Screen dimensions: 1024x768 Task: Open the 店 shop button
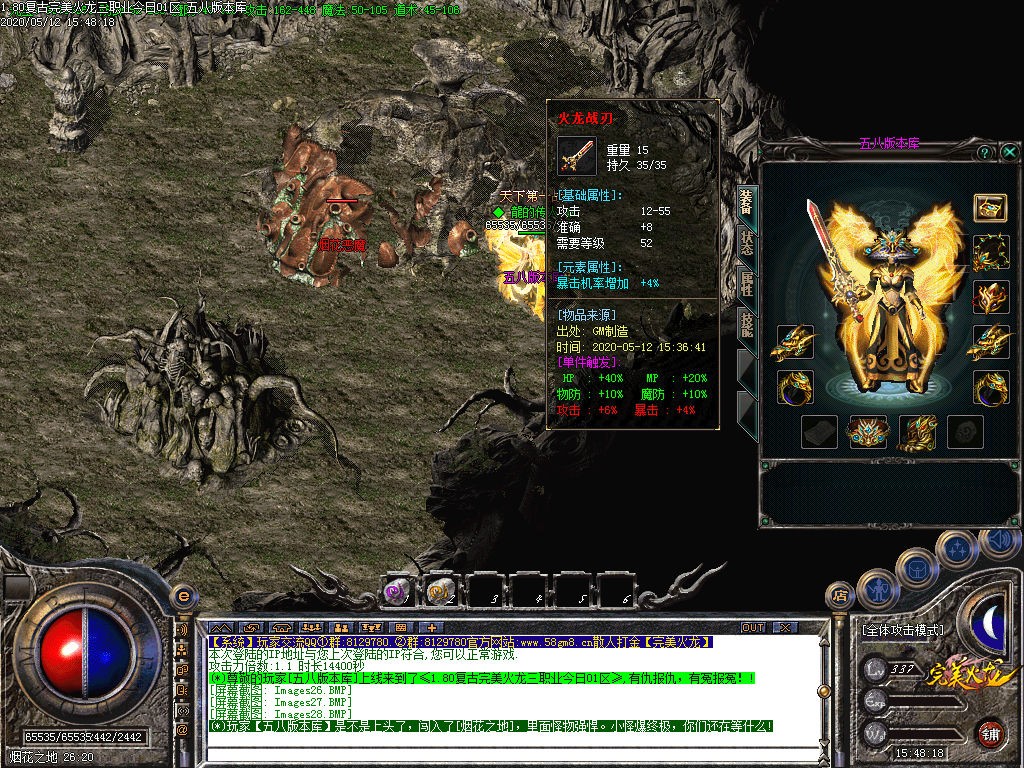pyautogui.click(x=840, y=596)
